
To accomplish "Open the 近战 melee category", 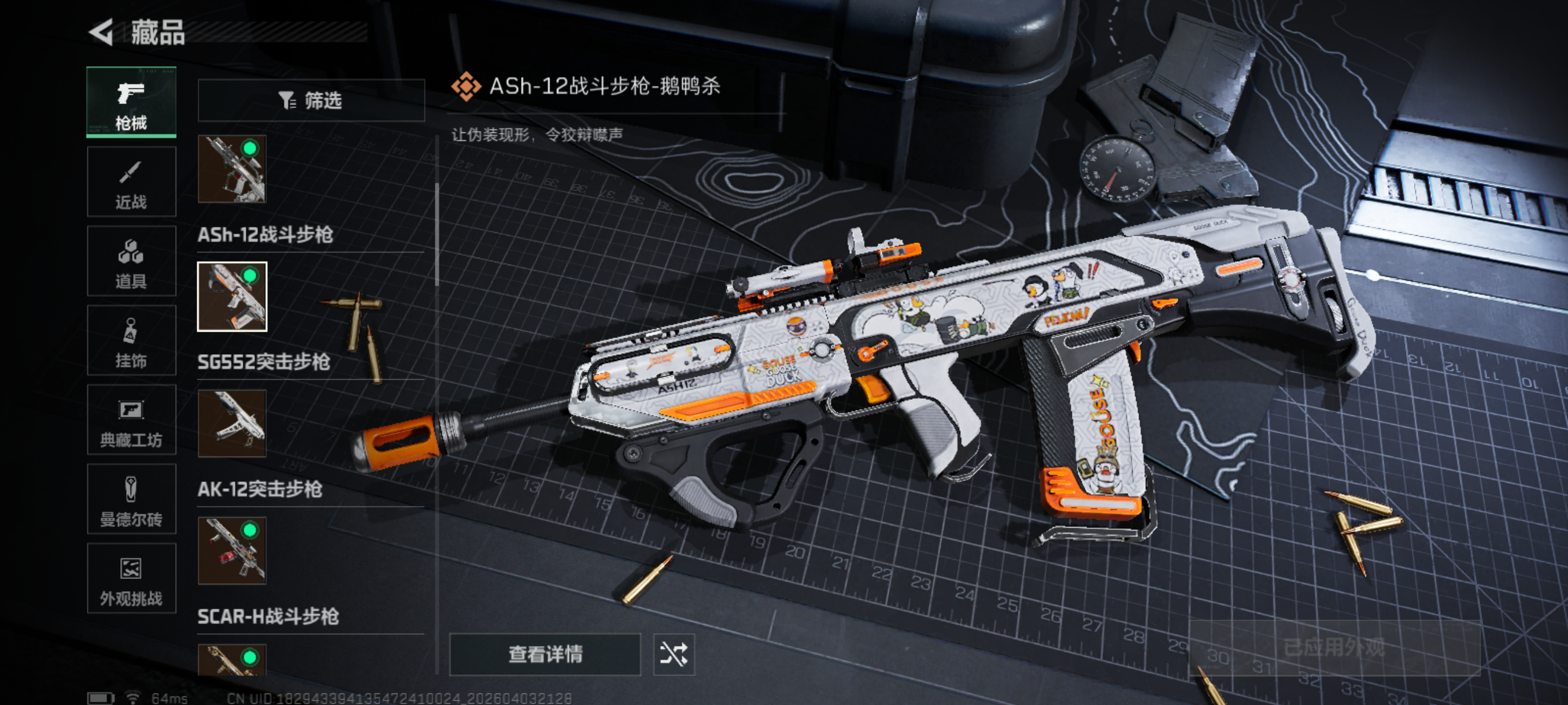I will point(131,182).
